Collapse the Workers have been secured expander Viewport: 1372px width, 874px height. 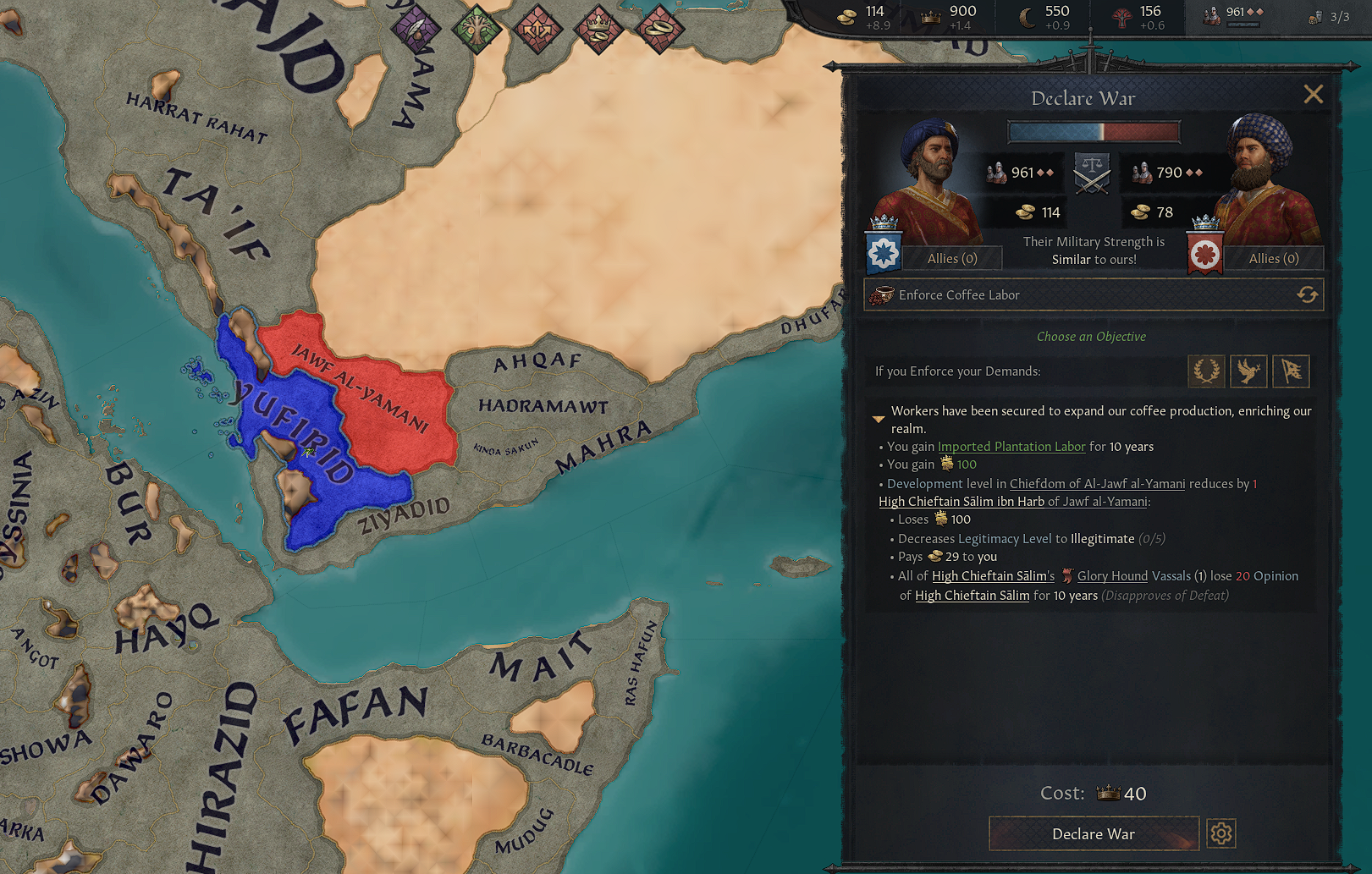pyautogui.click(x=878, y=418)
